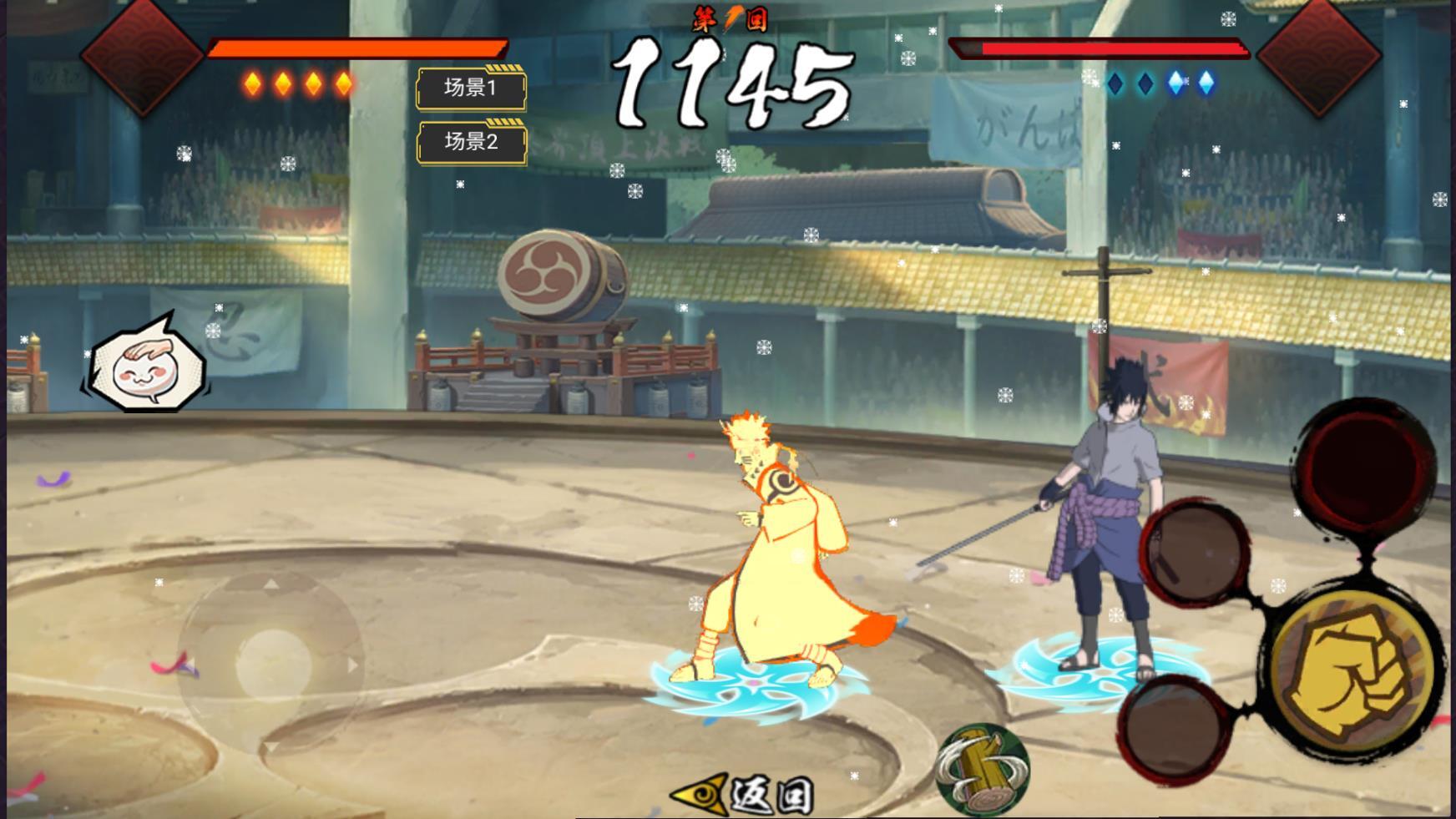Open the emoji sticker chat bubble
The width and height of the screenshot is (1456, 819).
click(145, 367)
